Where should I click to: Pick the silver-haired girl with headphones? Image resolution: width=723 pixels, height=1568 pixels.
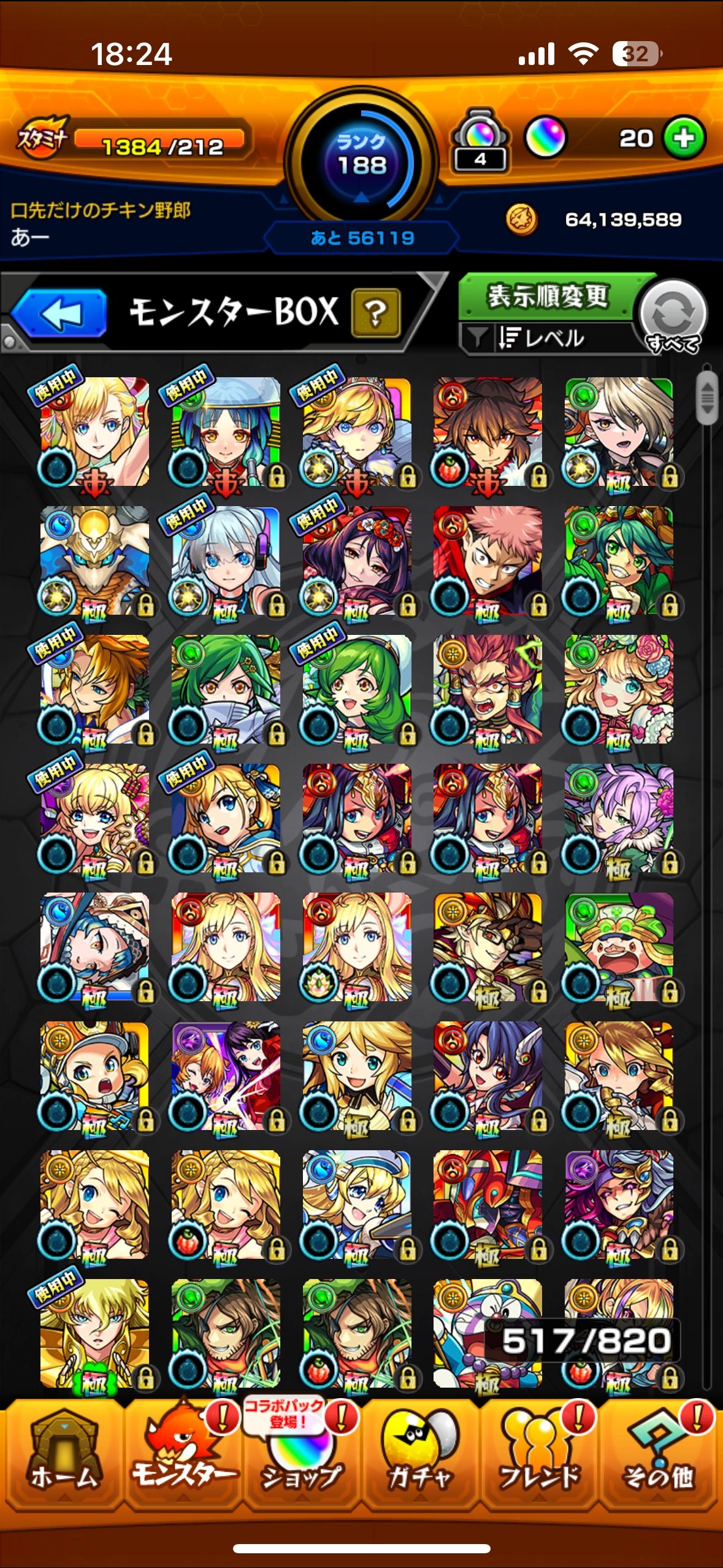[226, 561]
